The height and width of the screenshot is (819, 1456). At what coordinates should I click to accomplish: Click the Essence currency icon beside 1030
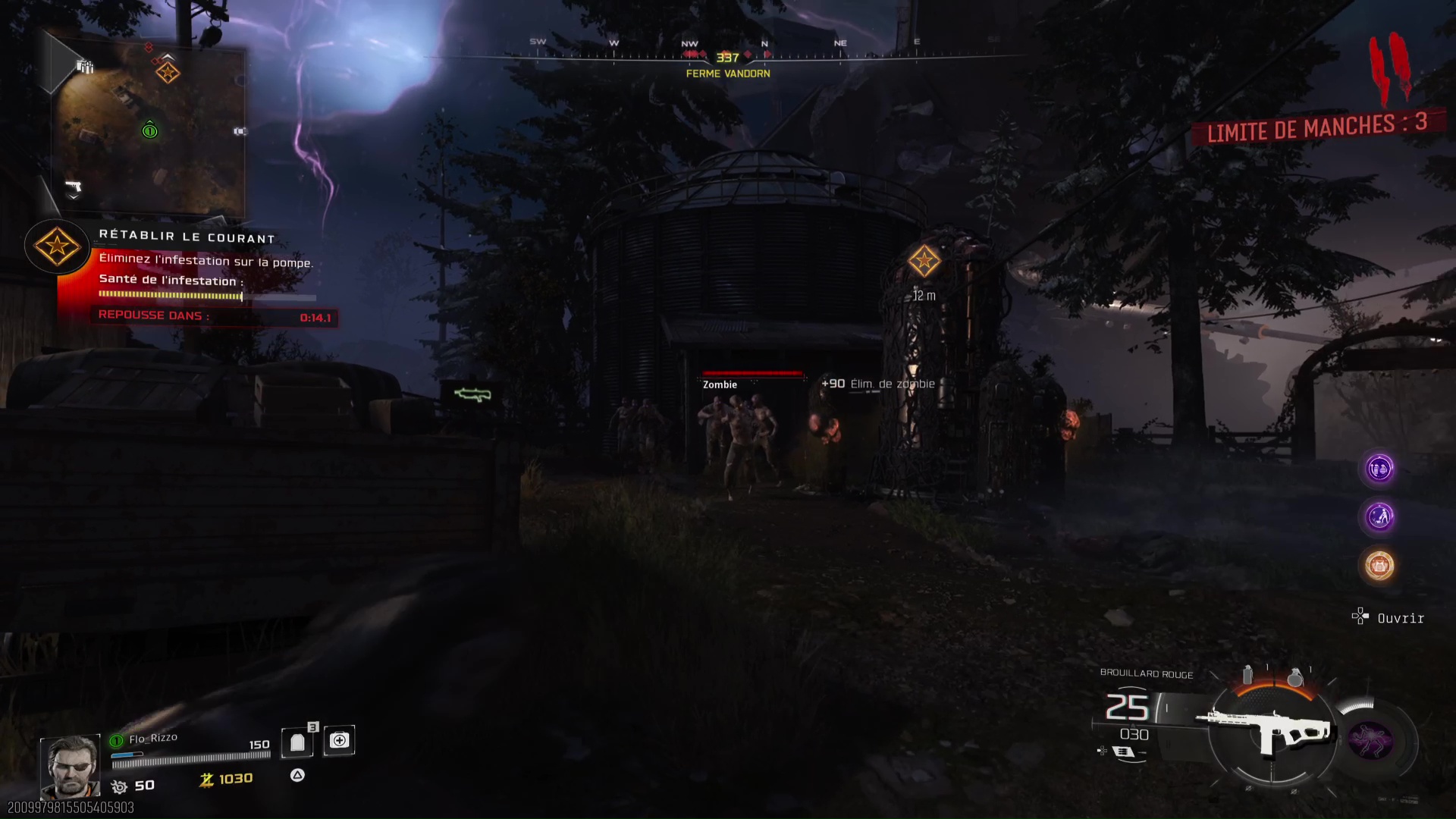[206, 780]
